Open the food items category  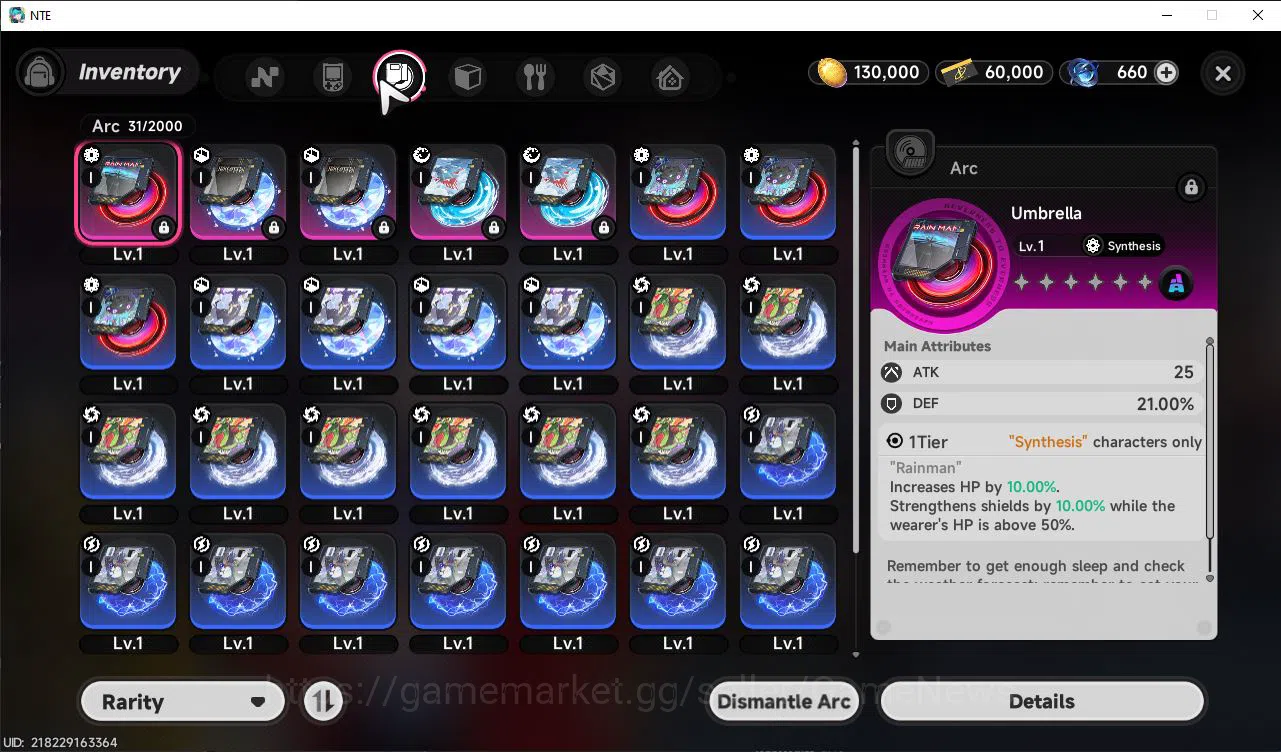pyautogui.click(x=535, y=76)
